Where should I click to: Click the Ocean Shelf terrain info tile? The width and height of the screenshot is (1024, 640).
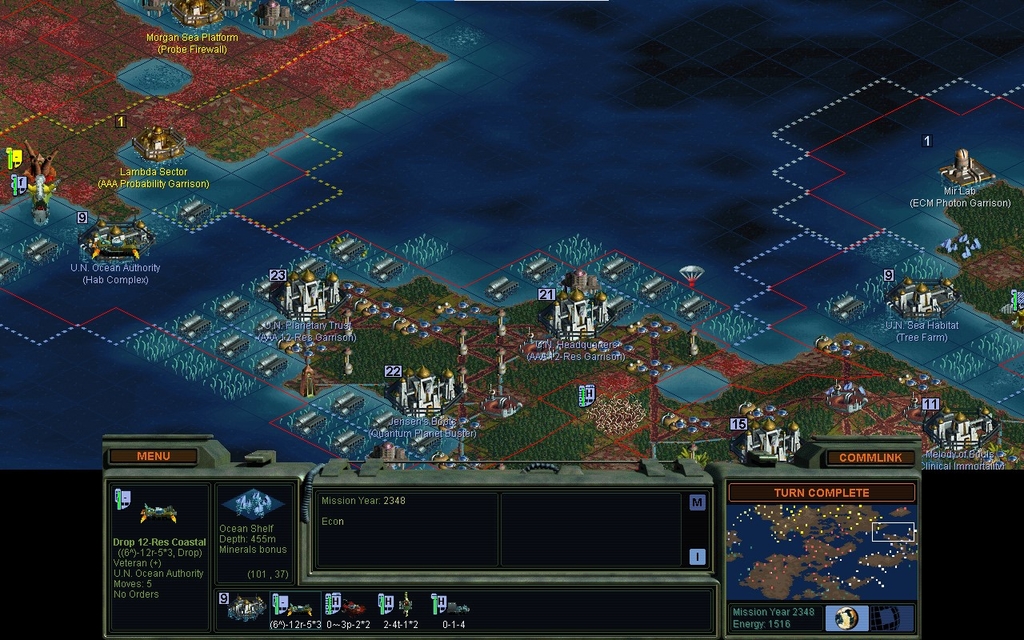coord(252,505)
